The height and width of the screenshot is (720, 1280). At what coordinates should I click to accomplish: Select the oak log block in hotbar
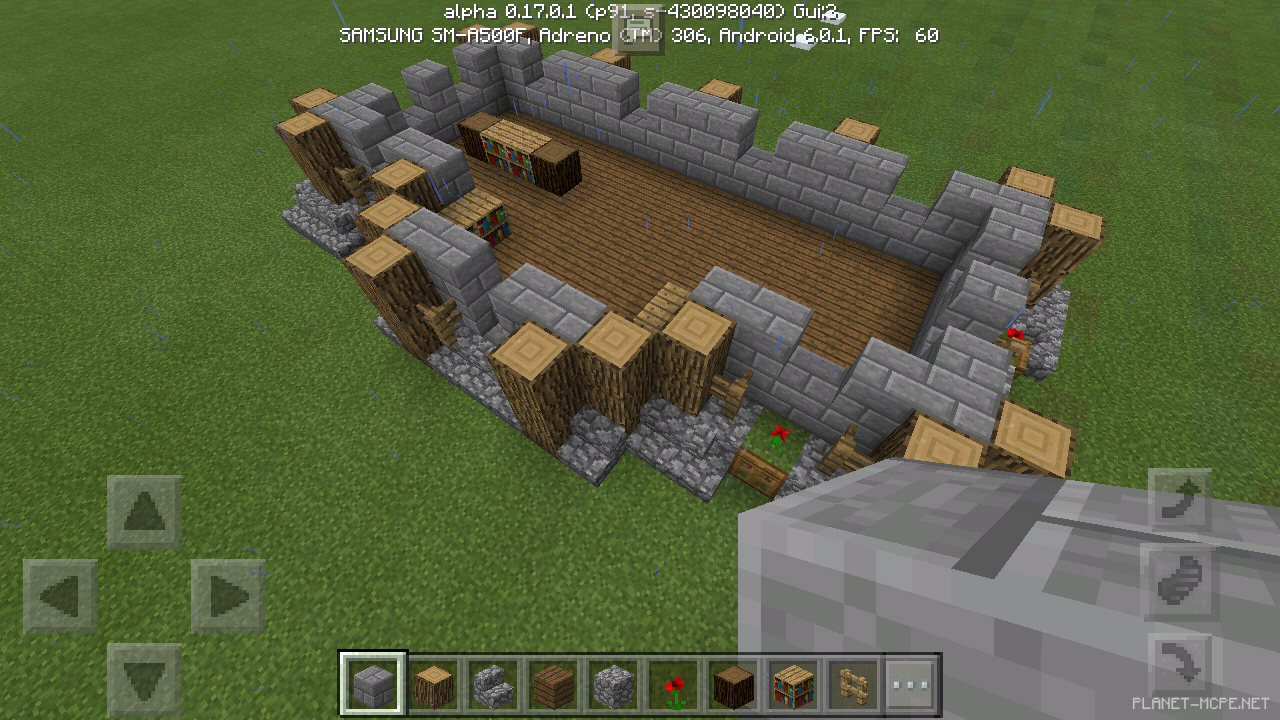pos(435,682)
